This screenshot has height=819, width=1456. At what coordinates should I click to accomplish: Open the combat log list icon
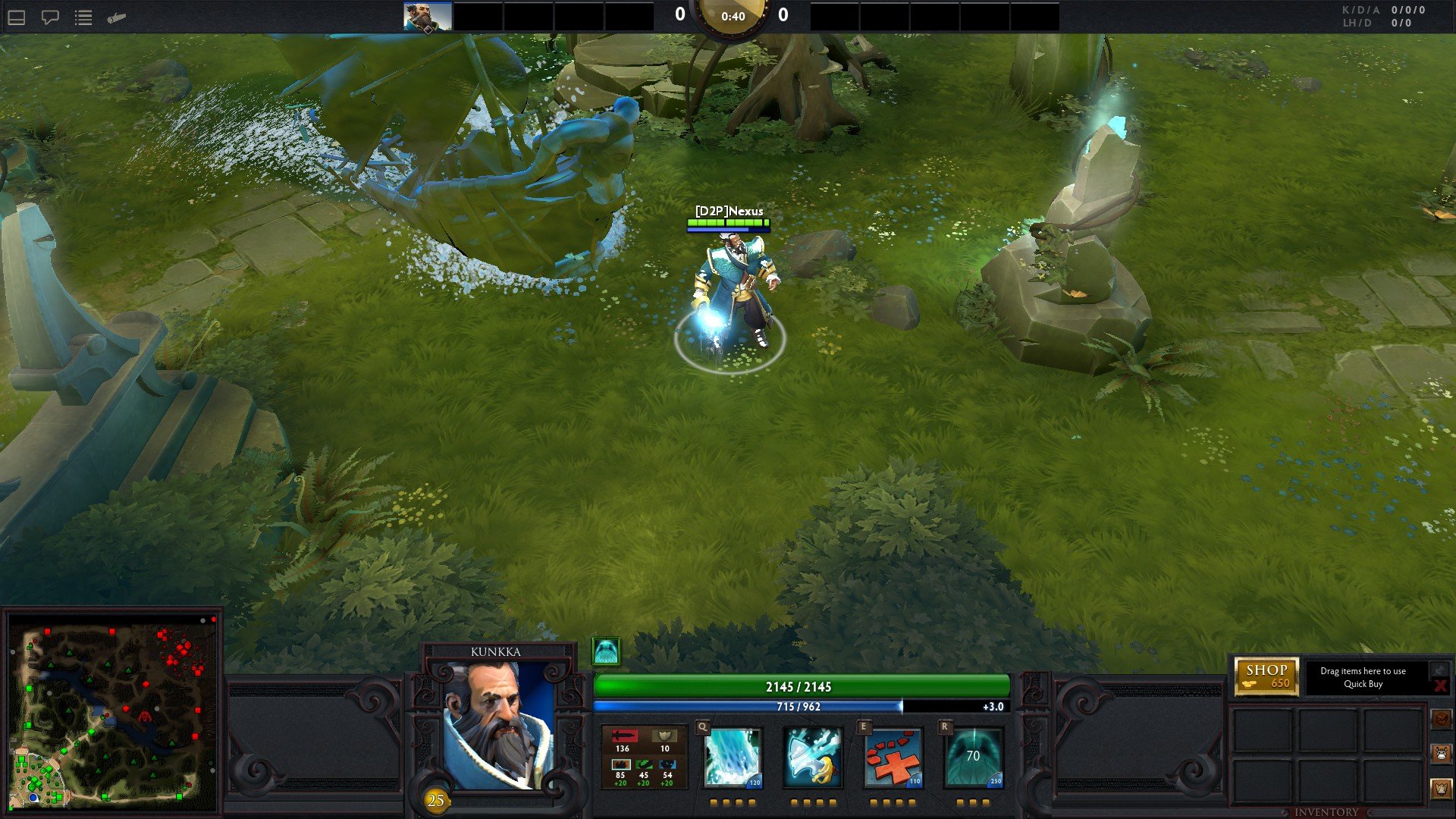click(x=82, y=17)
